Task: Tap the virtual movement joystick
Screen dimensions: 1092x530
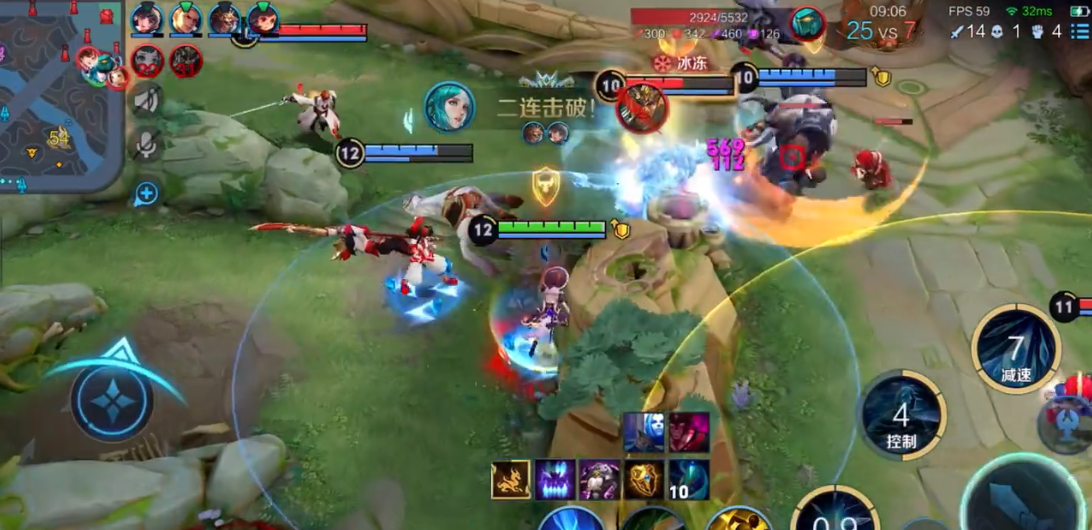Action: click(112, 401)
